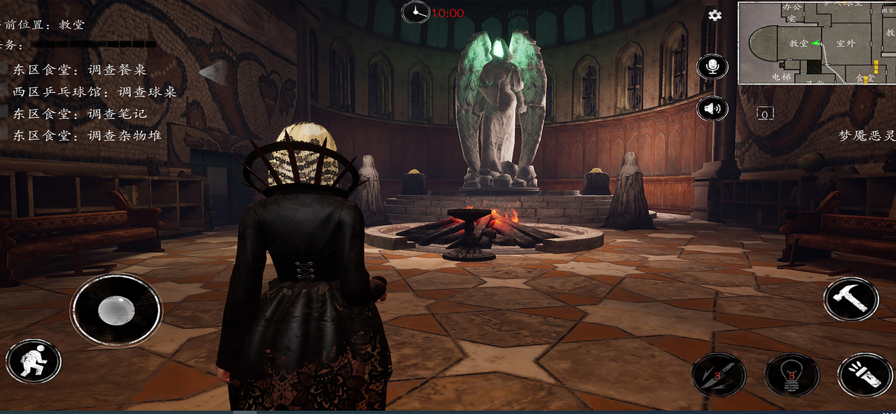The width and height of the screenshot is (896, 414).
Task: Open the minimap showing 教堂
Action: click(x=817, y=42)
